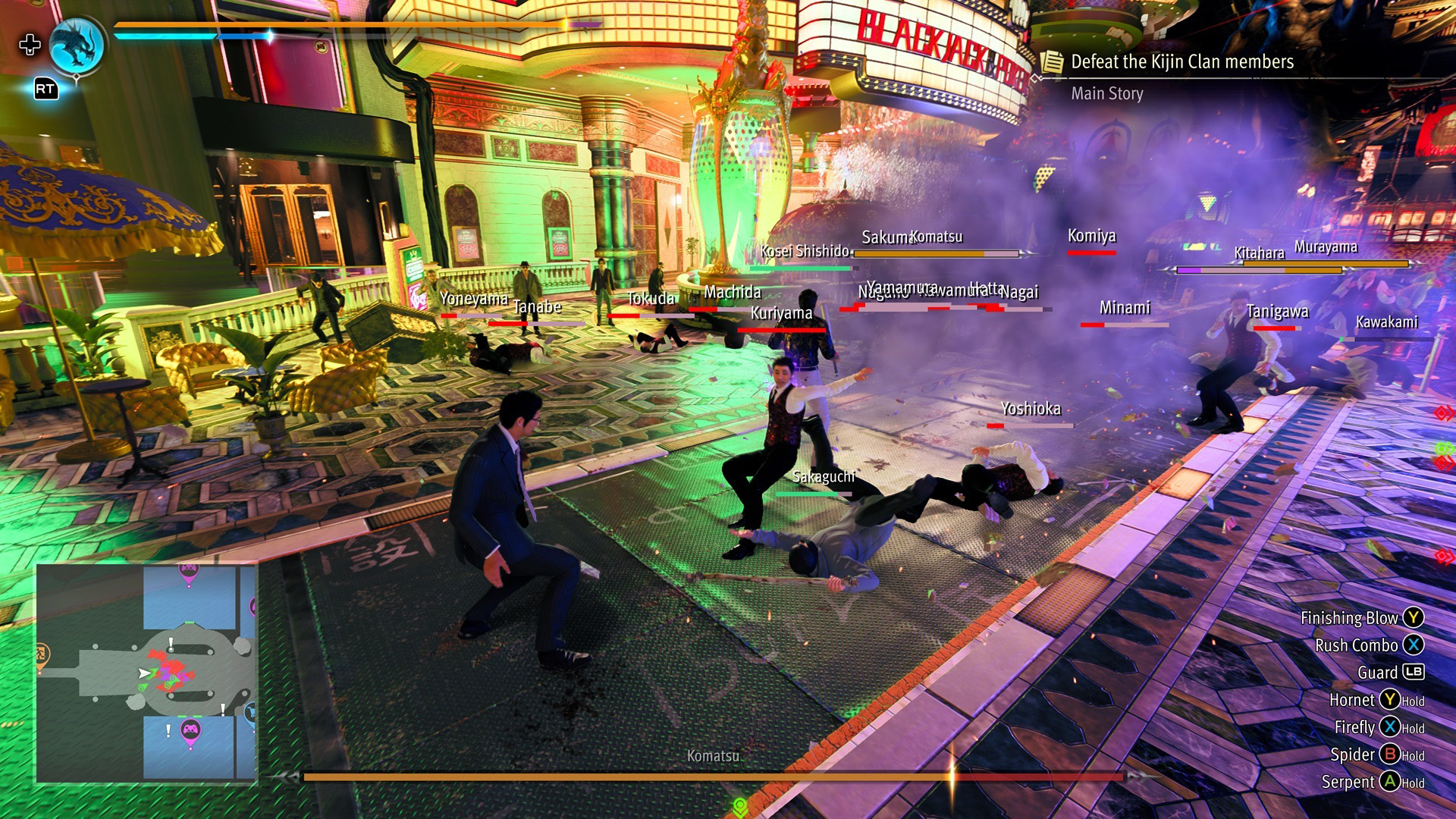The height and width of the screenshot is (819, 1456).
Task: Open the Main Story objective label
Action: [x=1107, y=93]
